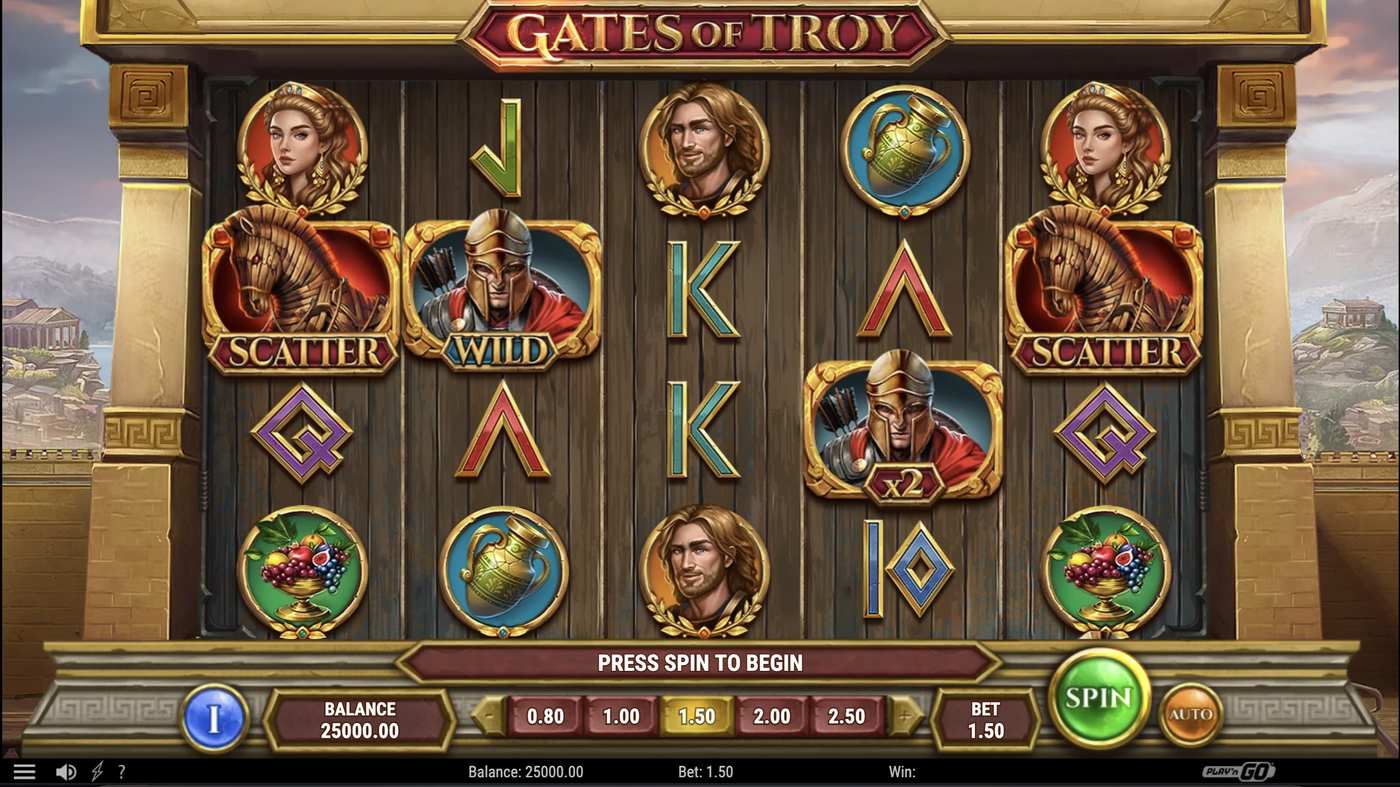Activate quick spin lightning icon
1400x787 pixels.
point(95,771)
